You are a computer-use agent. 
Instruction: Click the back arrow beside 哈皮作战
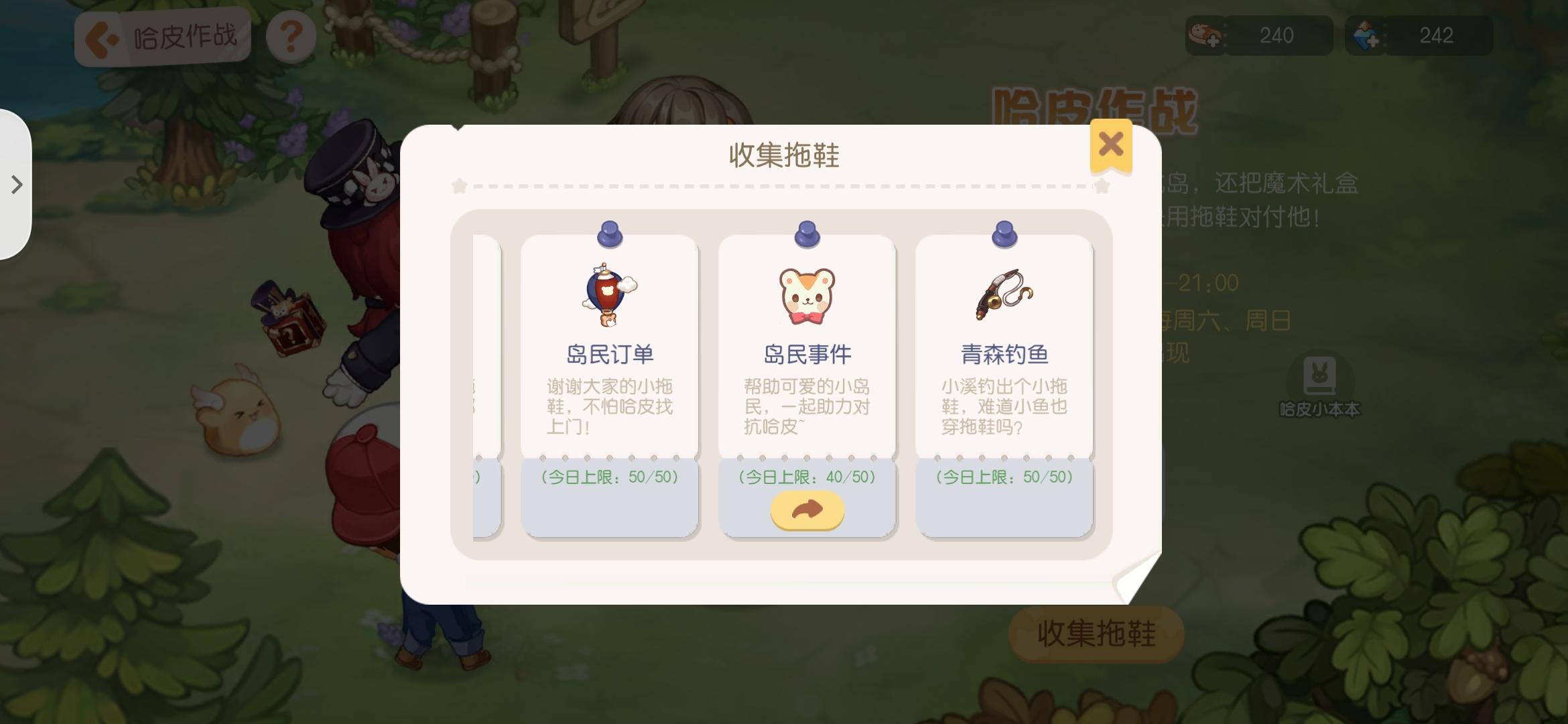coord(98,37)
